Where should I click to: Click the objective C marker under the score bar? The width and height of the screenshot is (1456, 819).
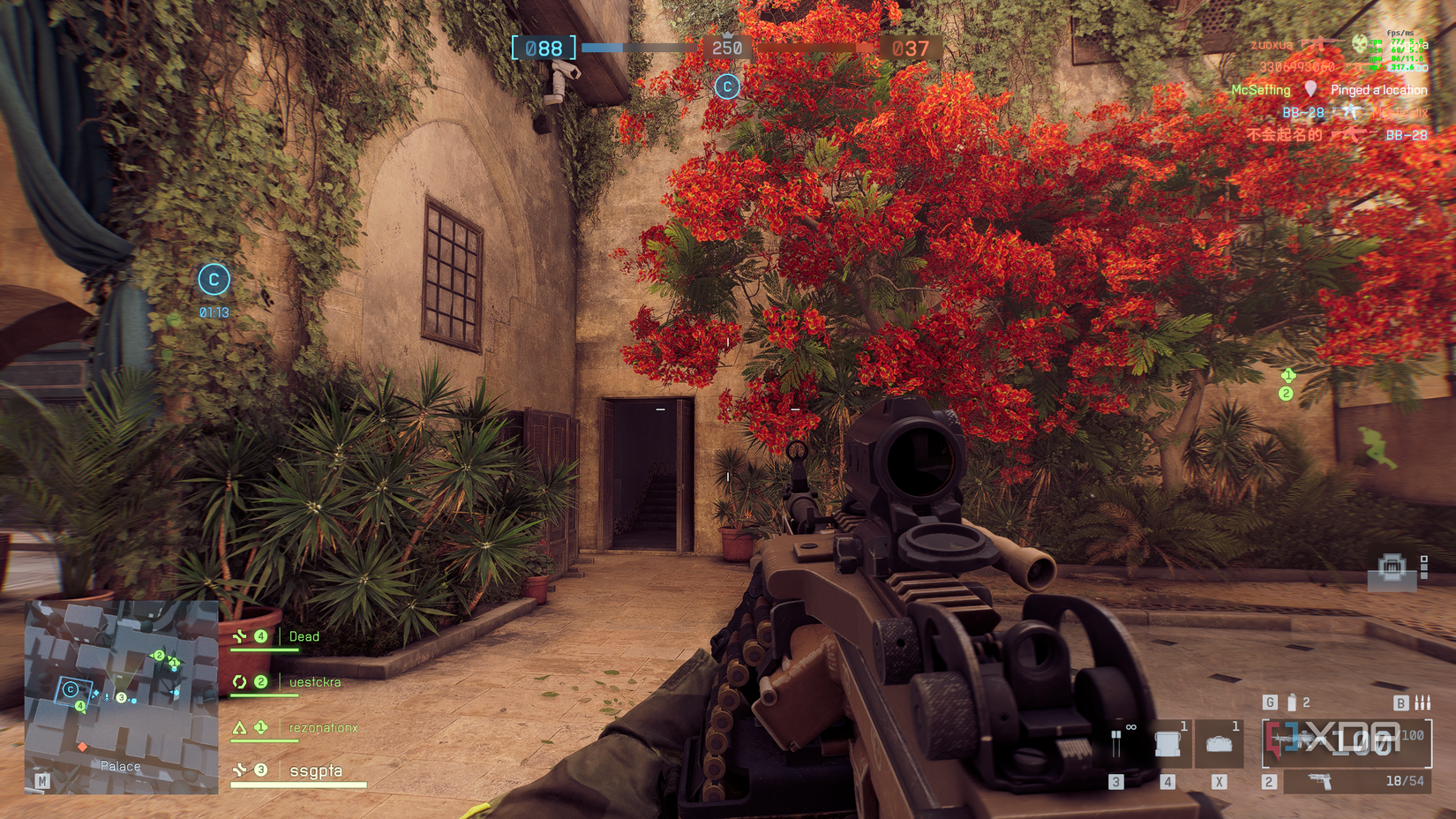pyautogui.click(x=726, y=86)
